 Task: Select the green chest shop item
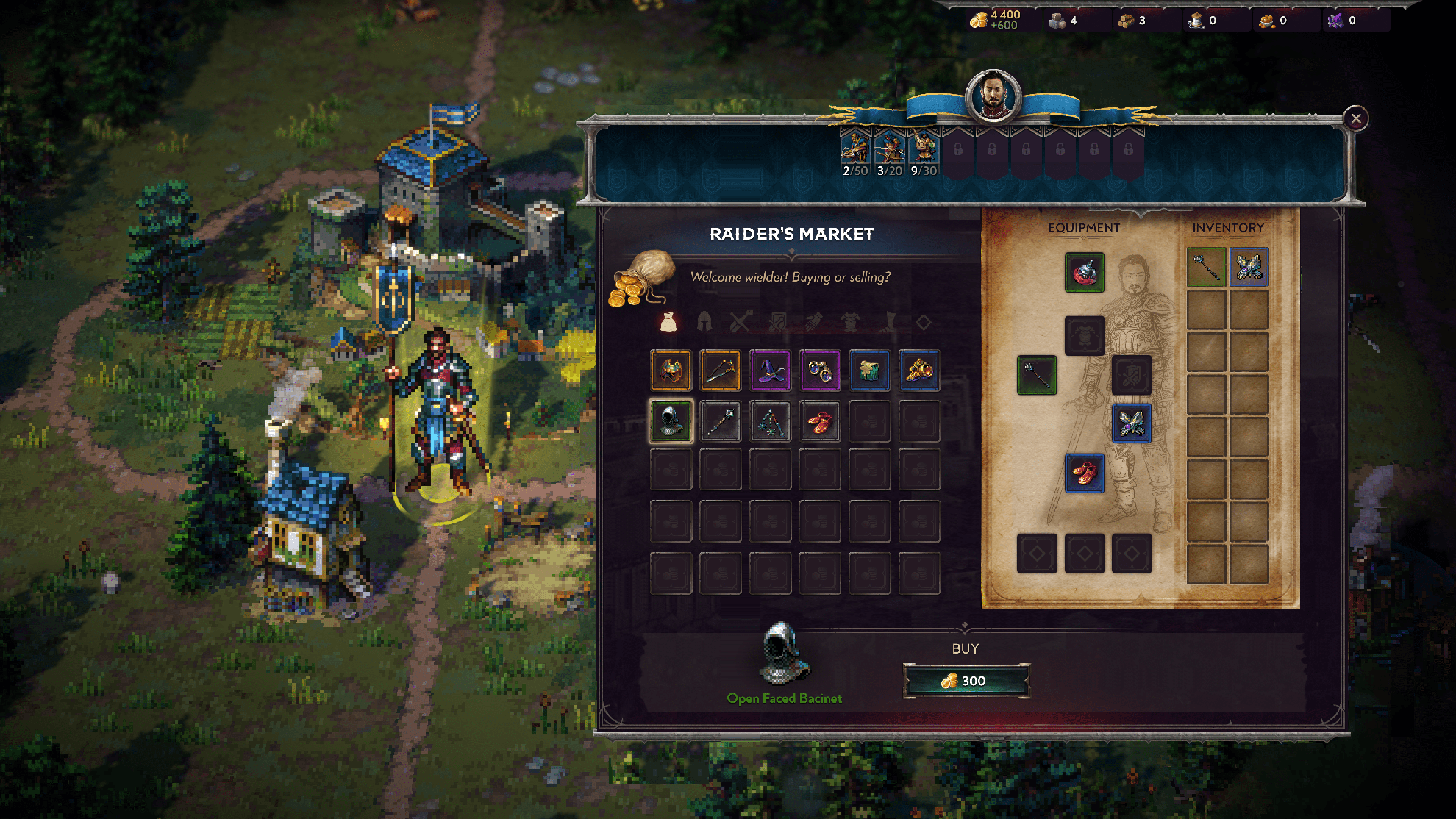[x=869, y=370]
